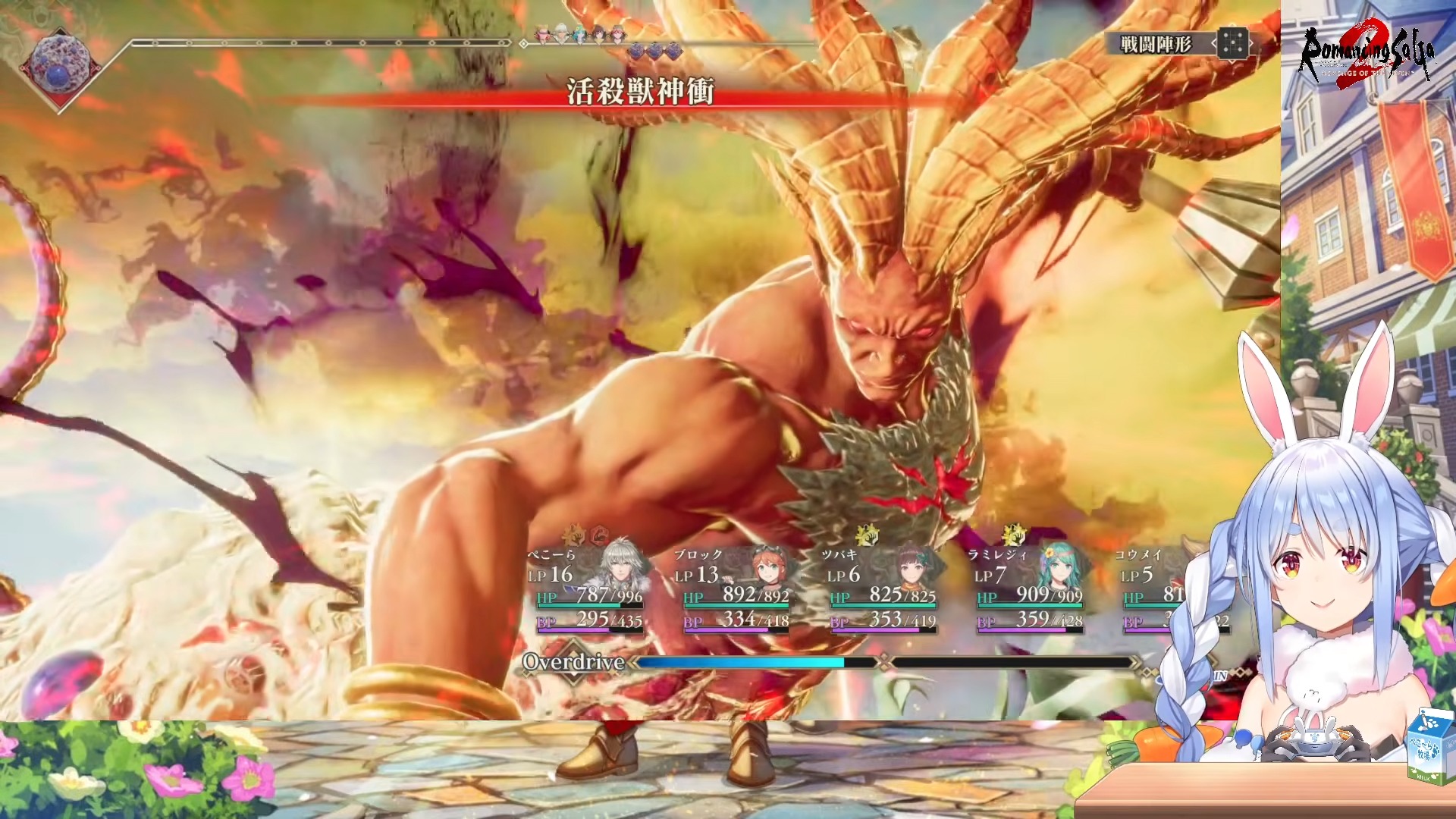
Task: Choose ブロック's character panel
Action: (x=735, y=588)
